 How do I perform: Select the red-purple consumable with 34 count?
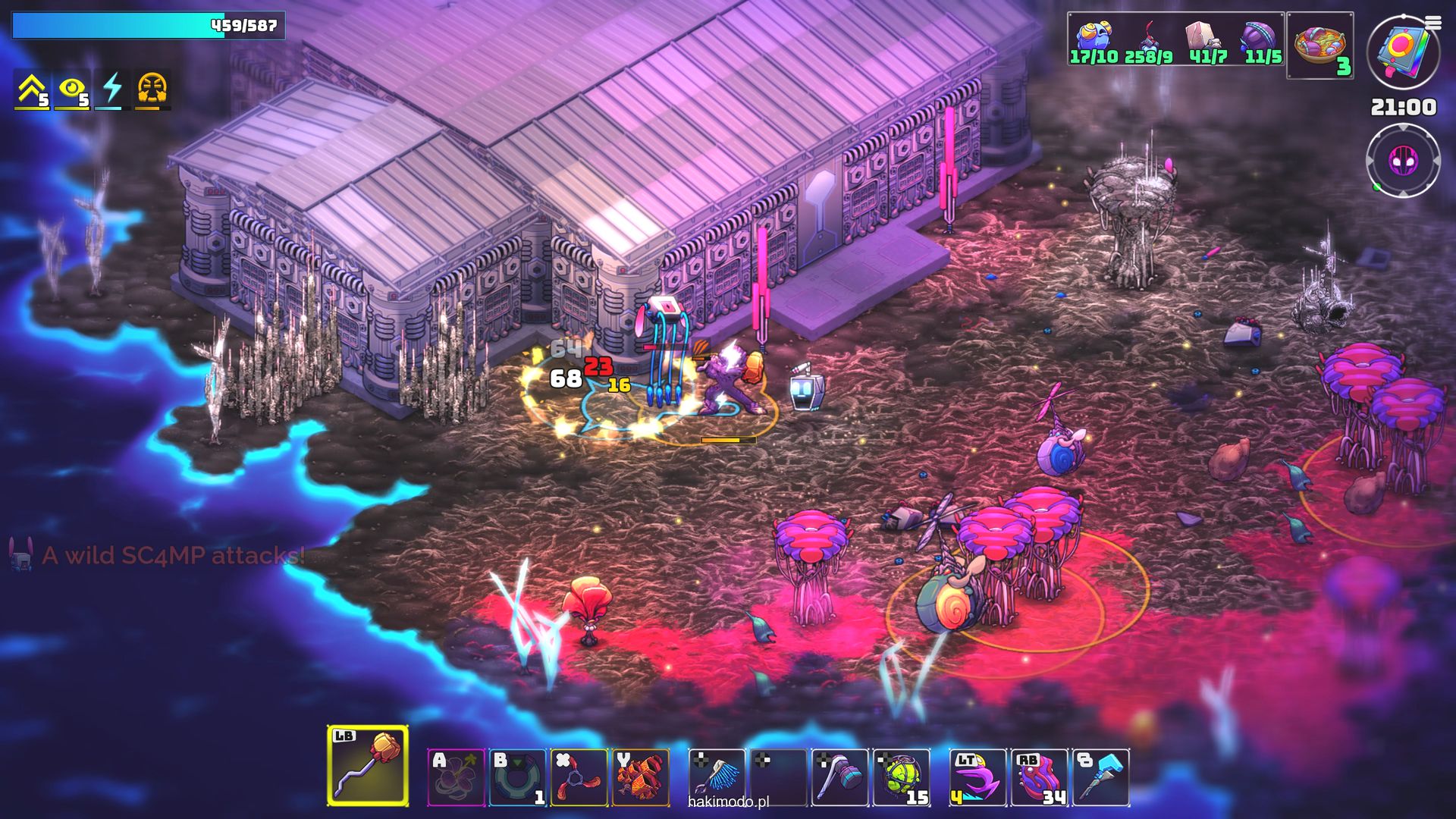point(1039,777)
